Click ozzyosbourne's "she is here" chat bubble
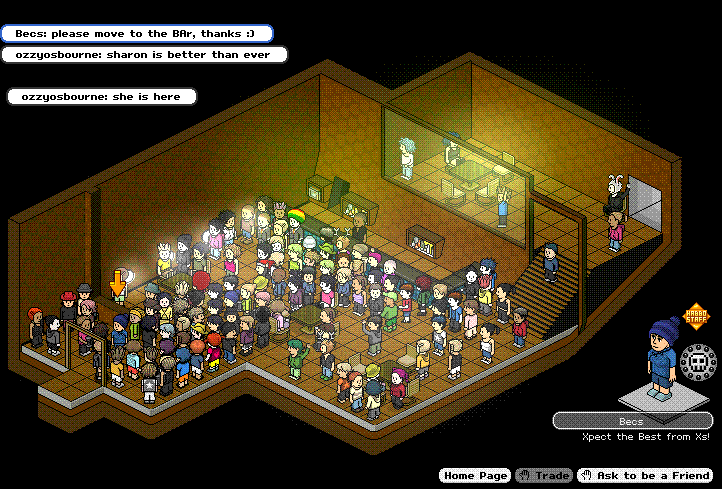Screen dimensions: 722x489 [x=102, y=97]
